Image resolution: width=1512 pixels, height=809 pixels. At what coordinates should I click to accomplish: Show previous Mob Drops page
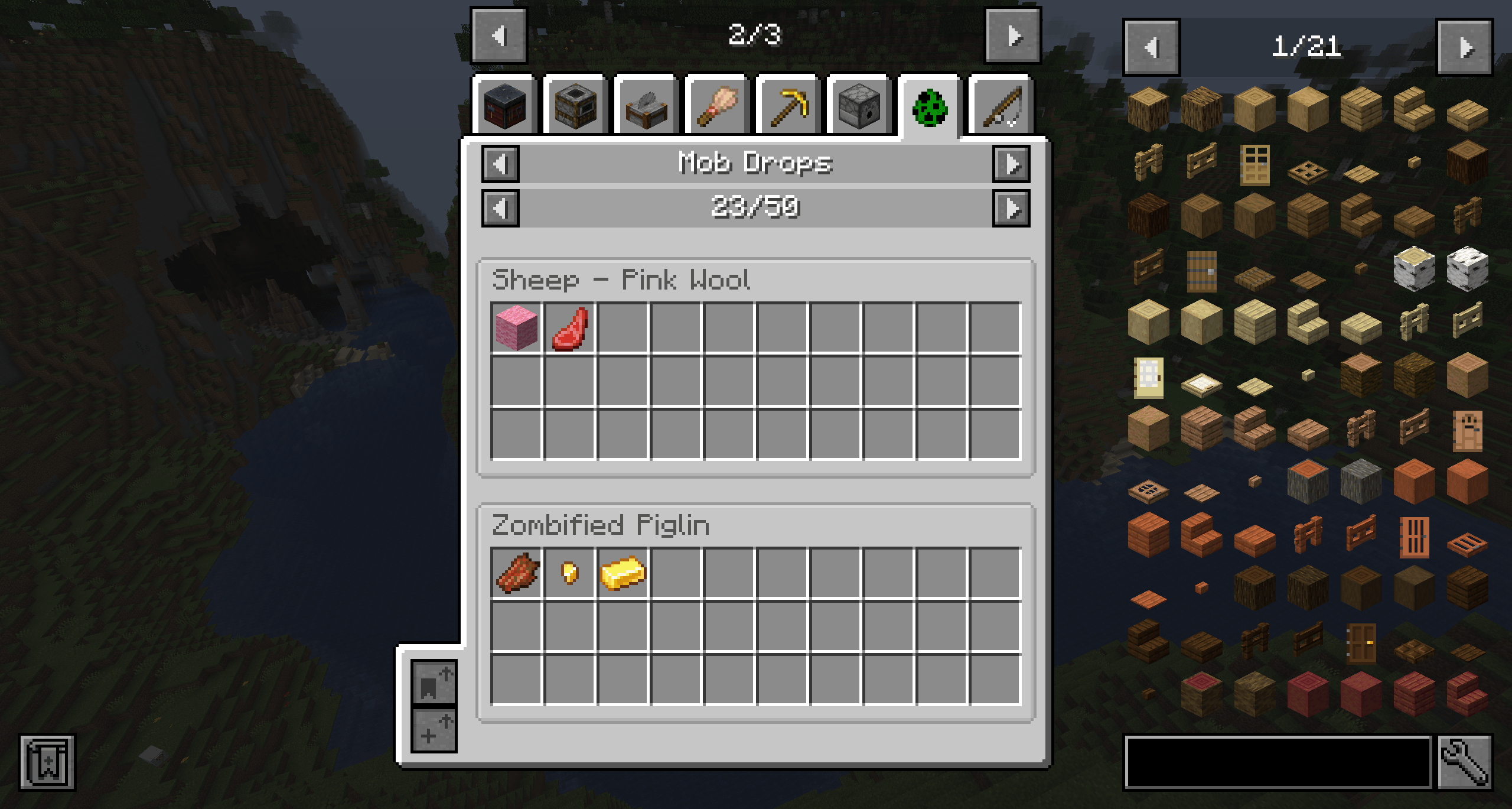point(501,209)
